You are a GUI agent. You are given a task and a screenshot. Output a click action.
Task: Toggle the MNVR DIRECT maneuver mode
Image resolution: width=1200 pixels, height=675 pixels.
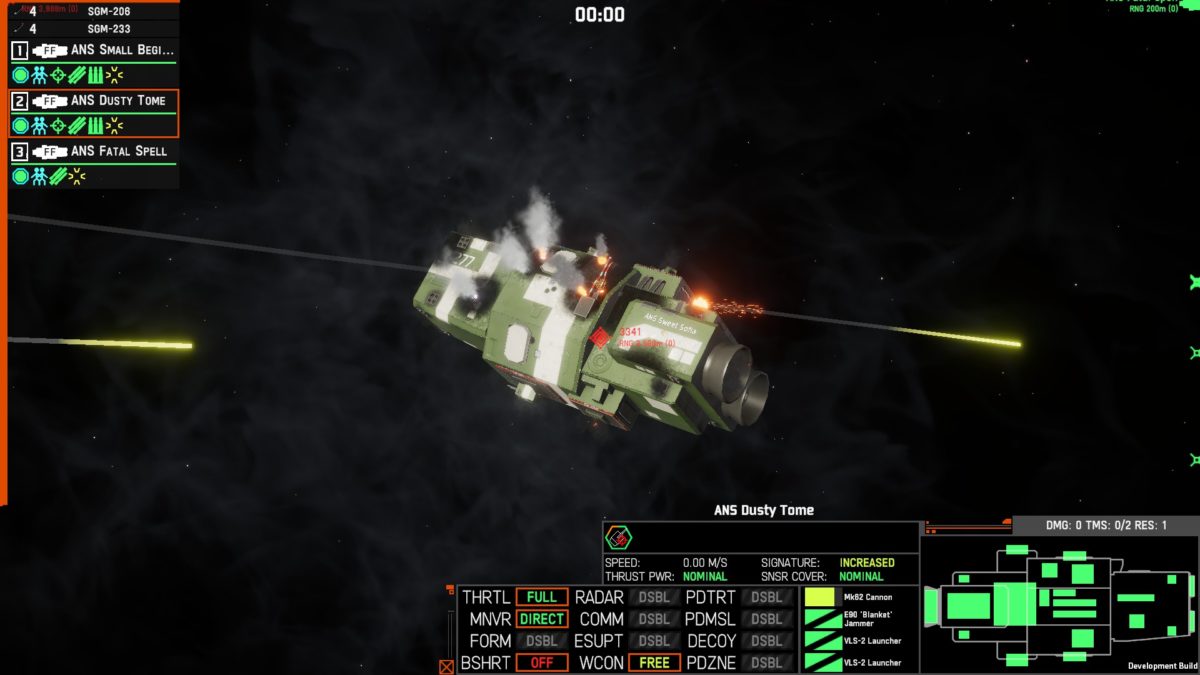[x=541, y=619]
